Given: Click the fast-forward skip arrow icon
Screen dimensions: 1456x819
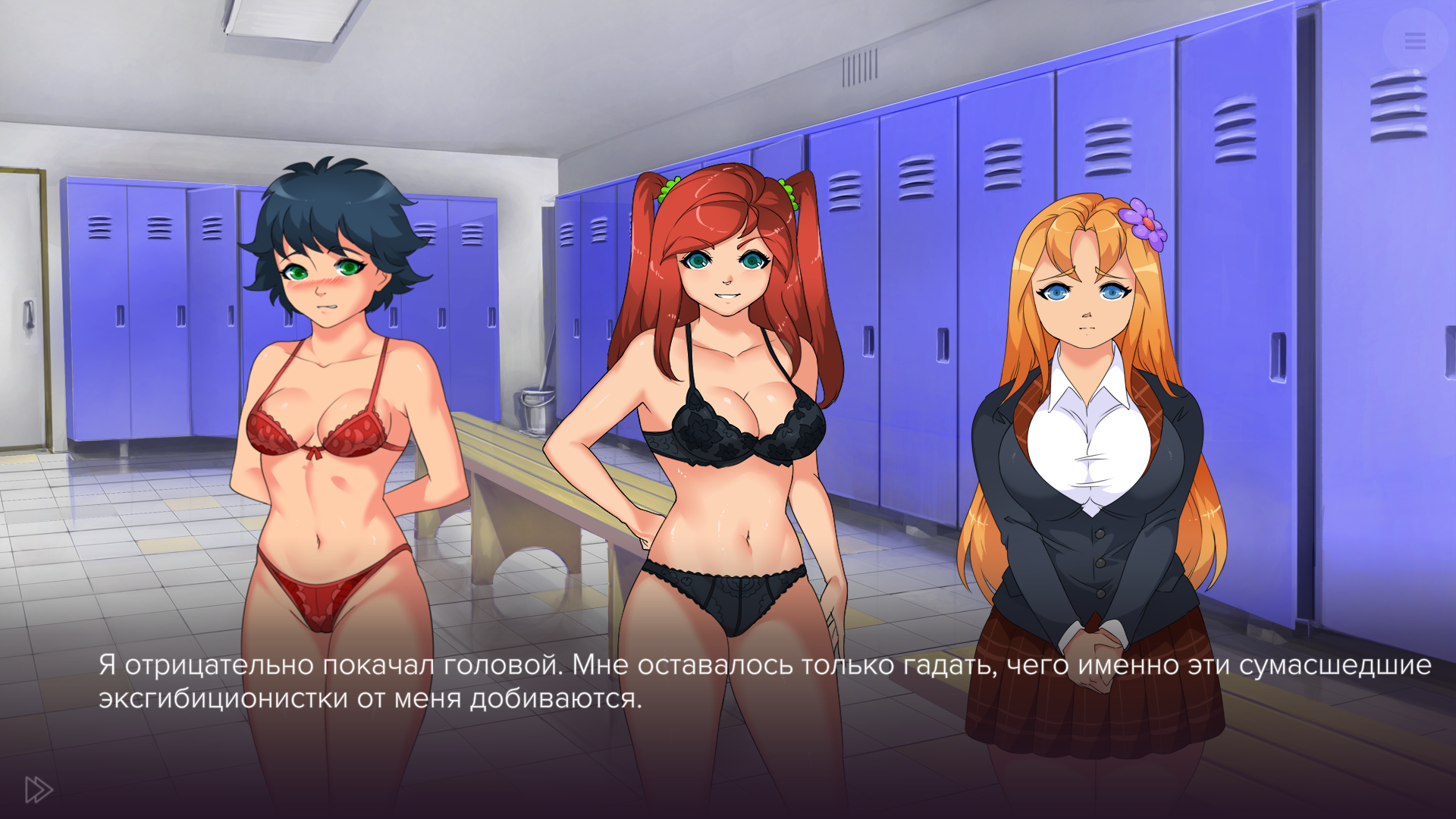Looking at the screenshot, I should [x=39, y=789].
